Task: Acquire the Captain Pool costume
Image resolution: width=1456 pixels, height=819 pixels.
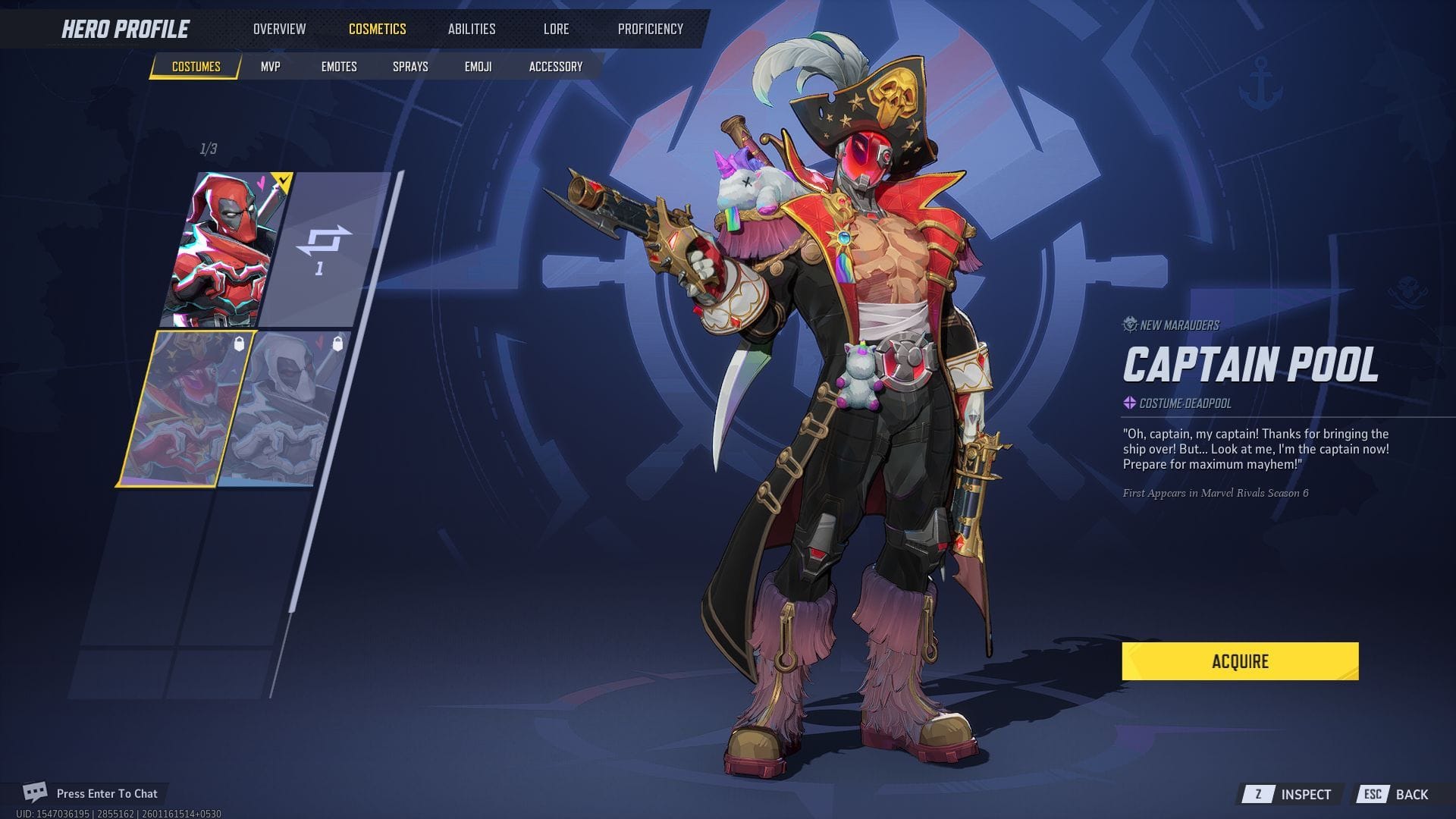Action: [1240, 661]
